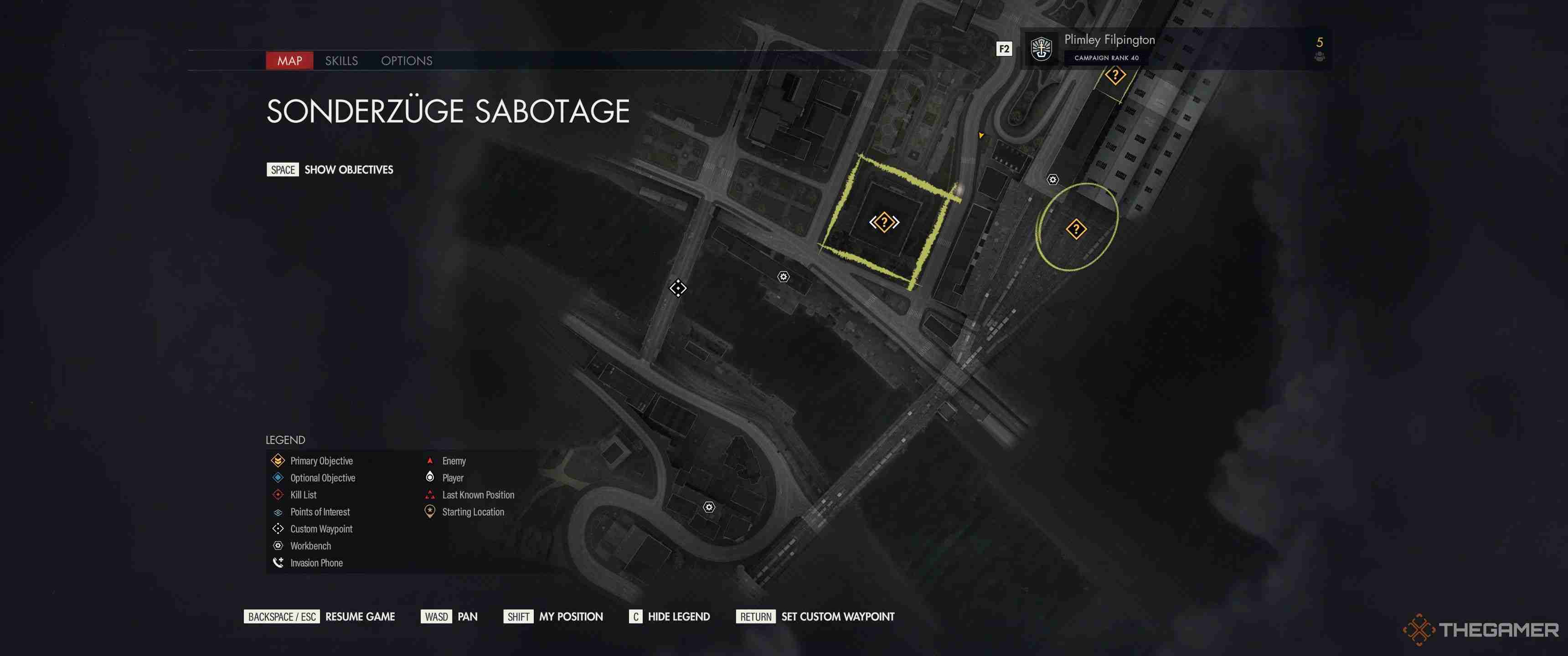1568x656 pixels.
Task: Open the Options tab
Action: (407, 61)
